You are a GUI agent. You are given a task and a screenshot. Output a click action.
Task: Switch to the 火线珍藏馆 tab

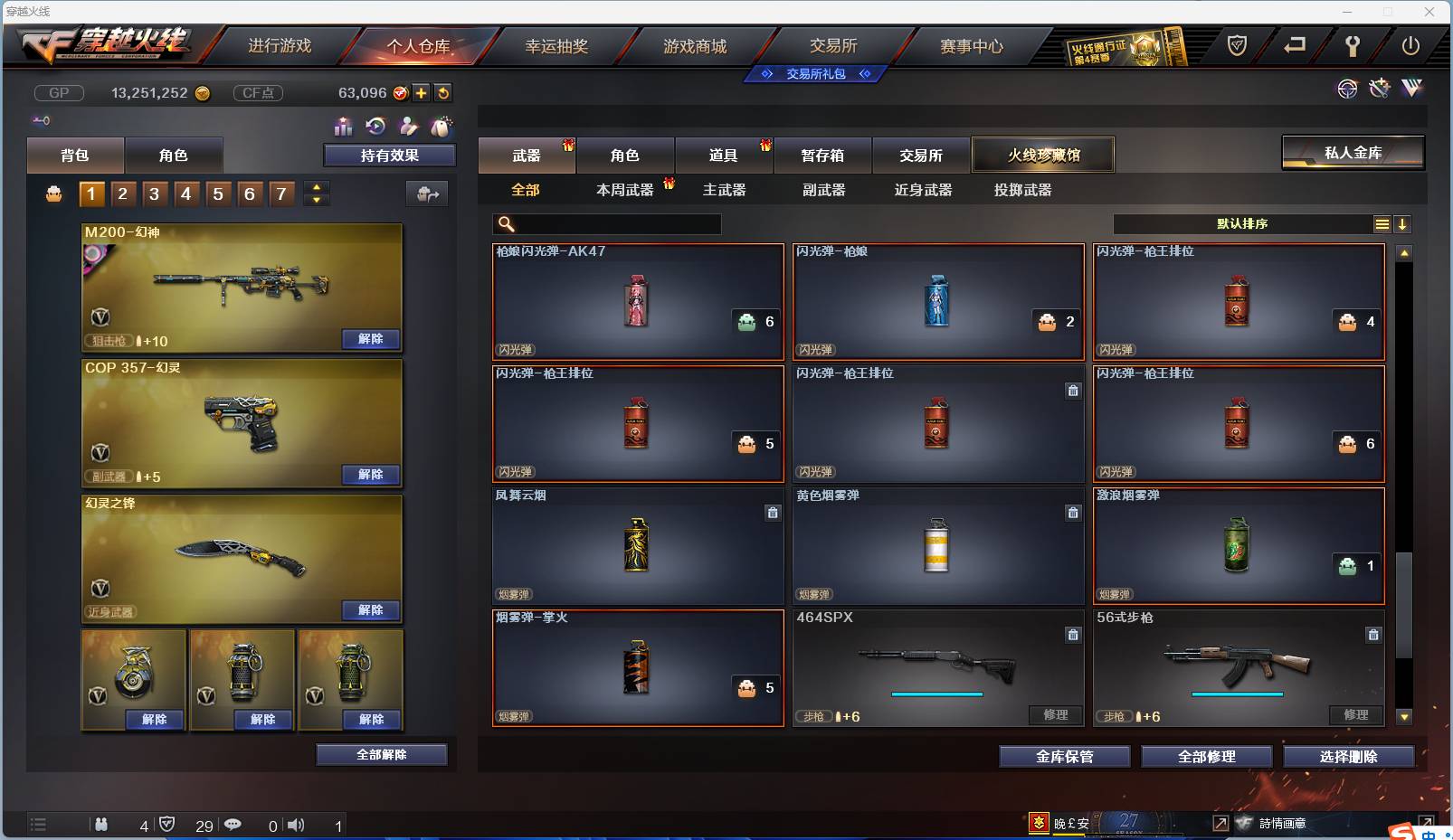[x=1044, y=155]
